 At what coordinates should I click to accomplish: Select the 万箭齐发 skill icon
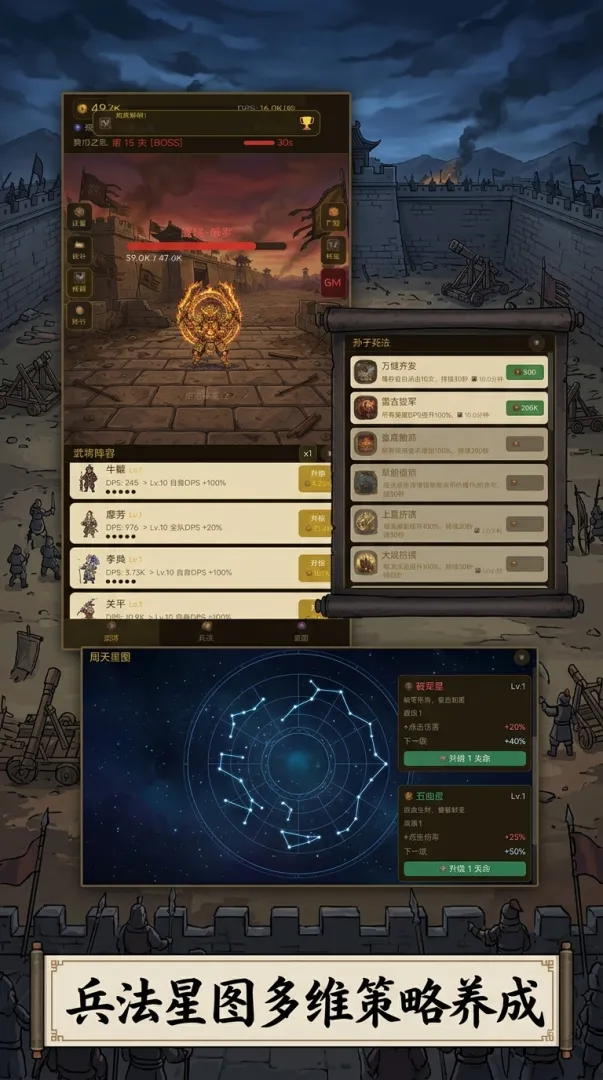365,372
